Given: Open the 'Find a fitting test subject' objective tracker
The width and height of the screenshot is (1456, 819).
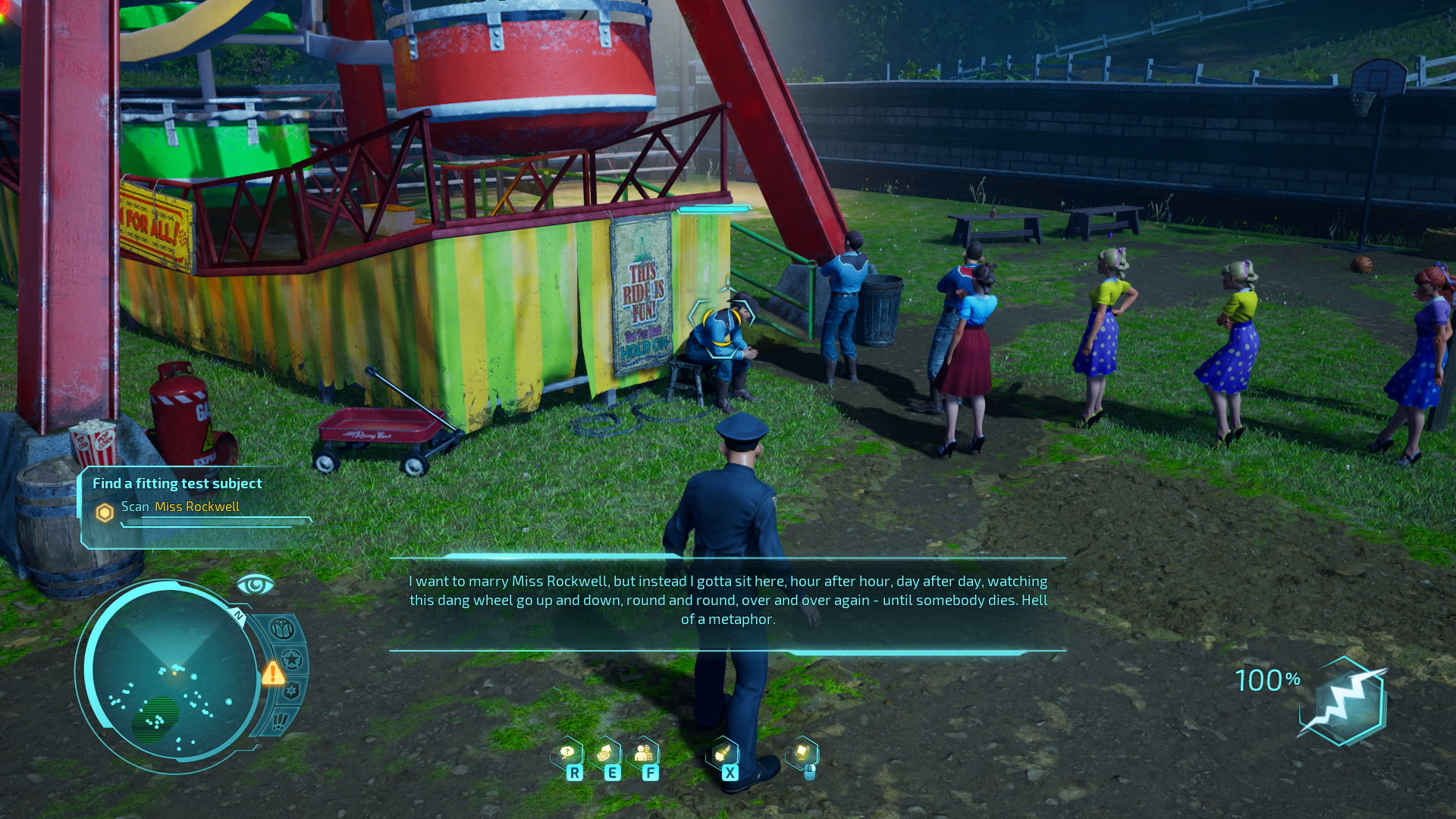Looking at the screenshot, I should tap(177, 484).
